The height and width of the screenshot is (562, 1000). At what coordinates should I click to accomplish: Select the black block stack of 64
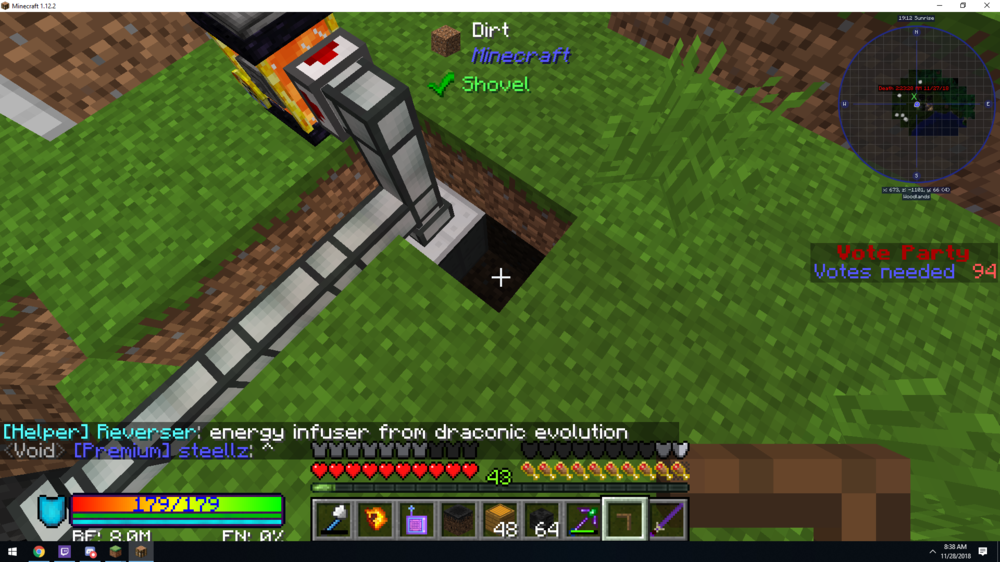542,520
